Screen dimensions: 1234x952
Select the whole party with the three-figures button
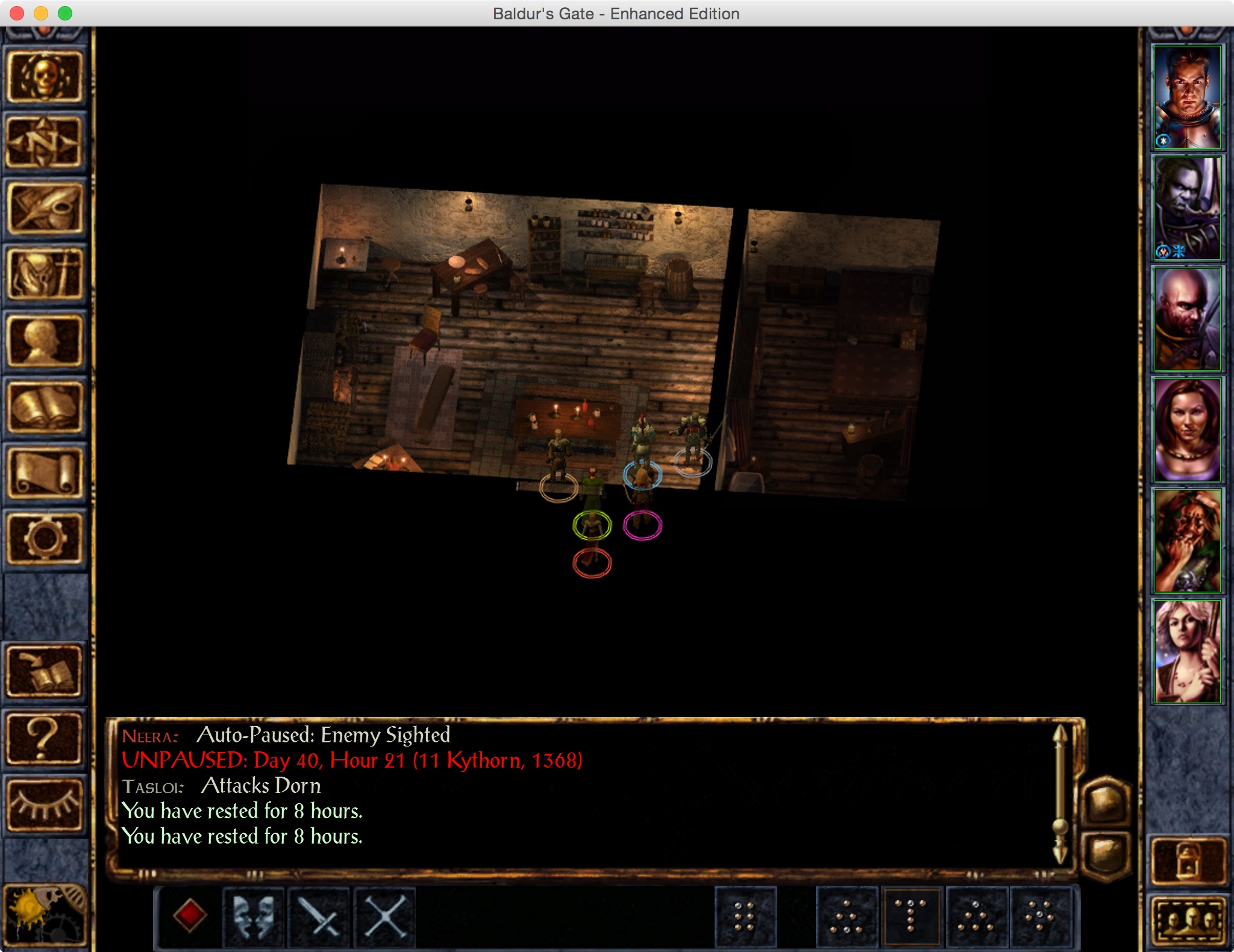pyautogui.click(x=1188, y=921)
